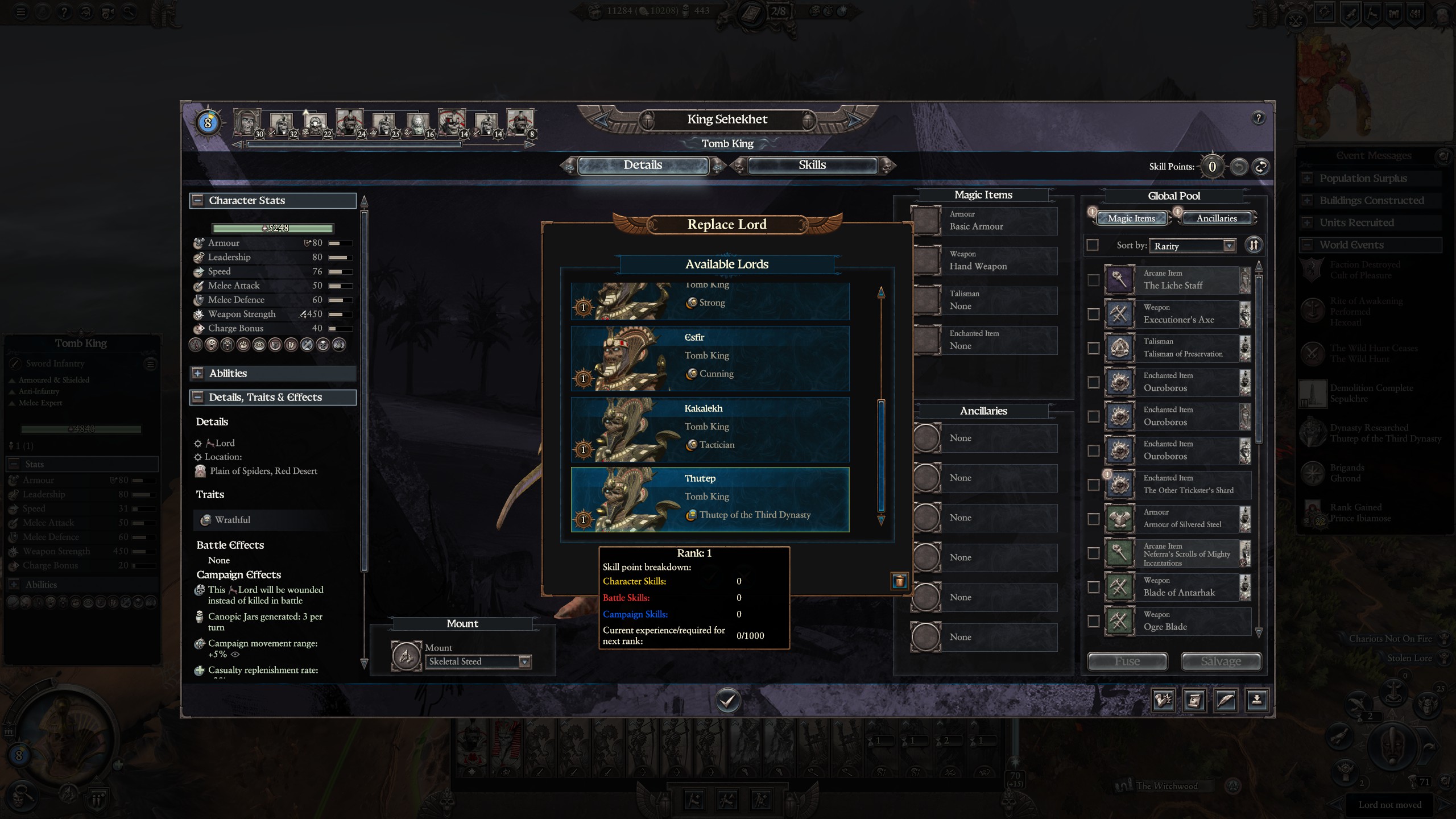Click the sort direction arrows beside Rarity
Screen dimensions: 1456x819
[1254, 245]
